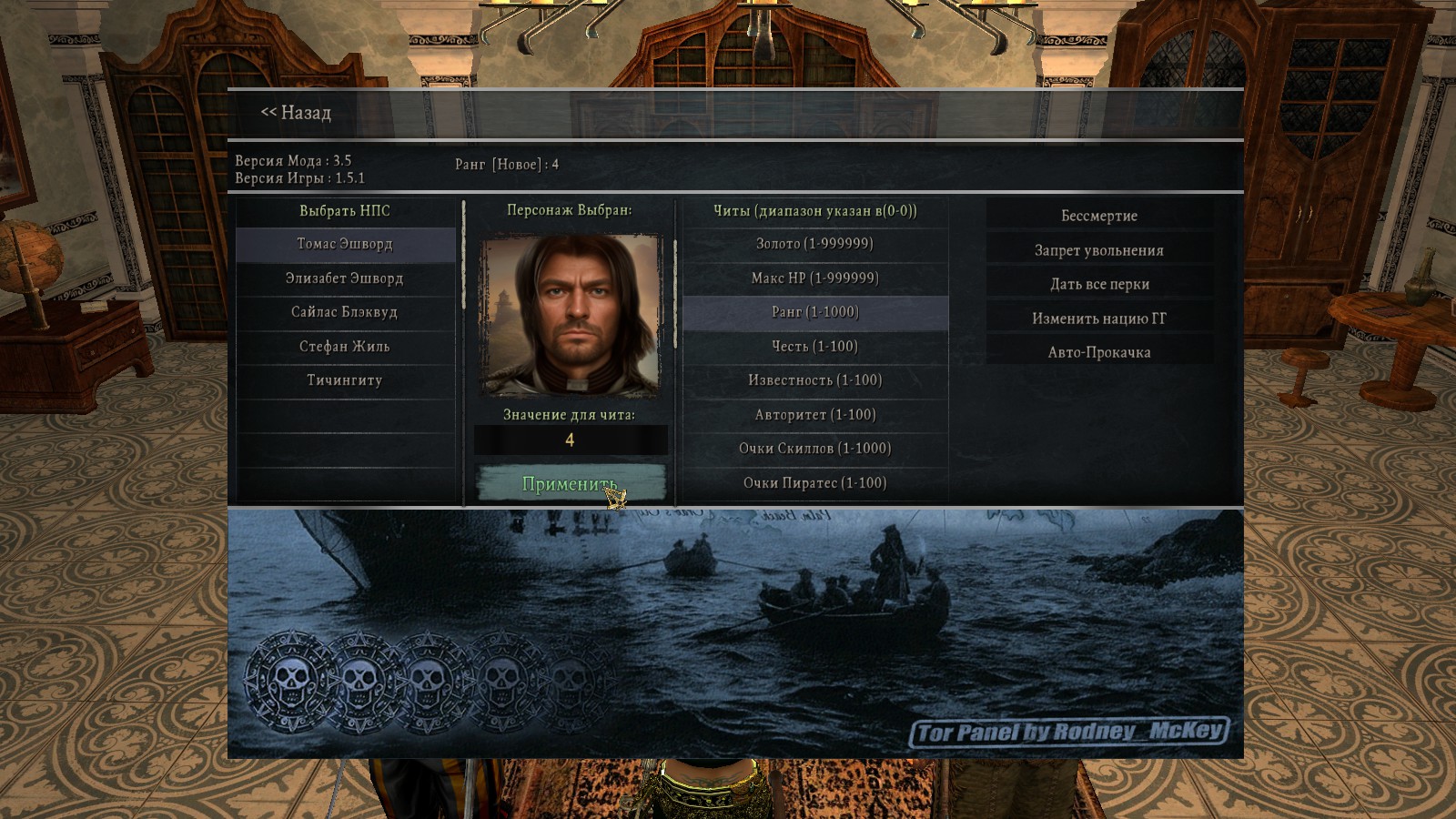Choose the Макс HP cheat option
This screenshot has width=1456, height=819.
[814, 278]
